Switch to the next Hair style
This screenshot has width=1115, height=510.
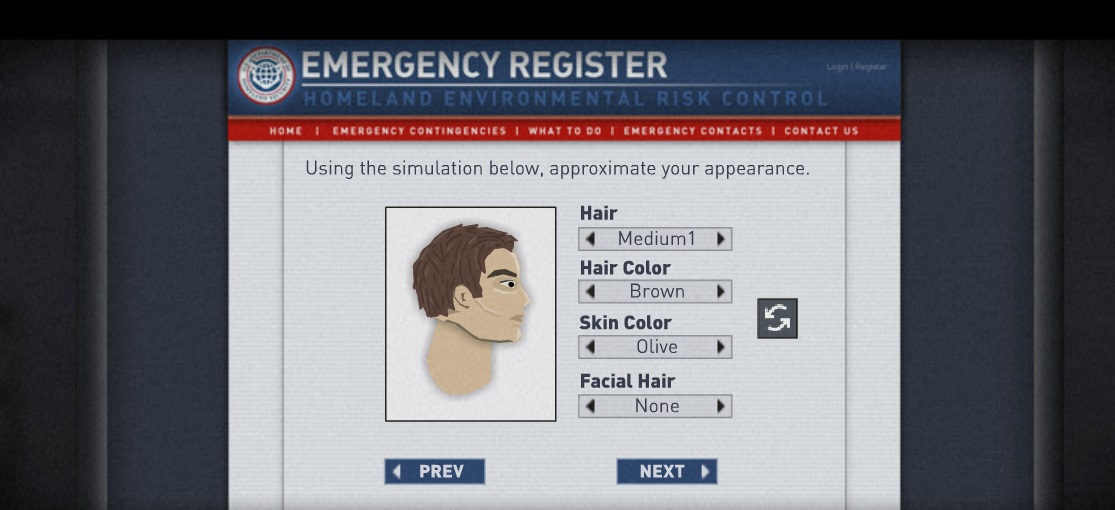point(721,239)
